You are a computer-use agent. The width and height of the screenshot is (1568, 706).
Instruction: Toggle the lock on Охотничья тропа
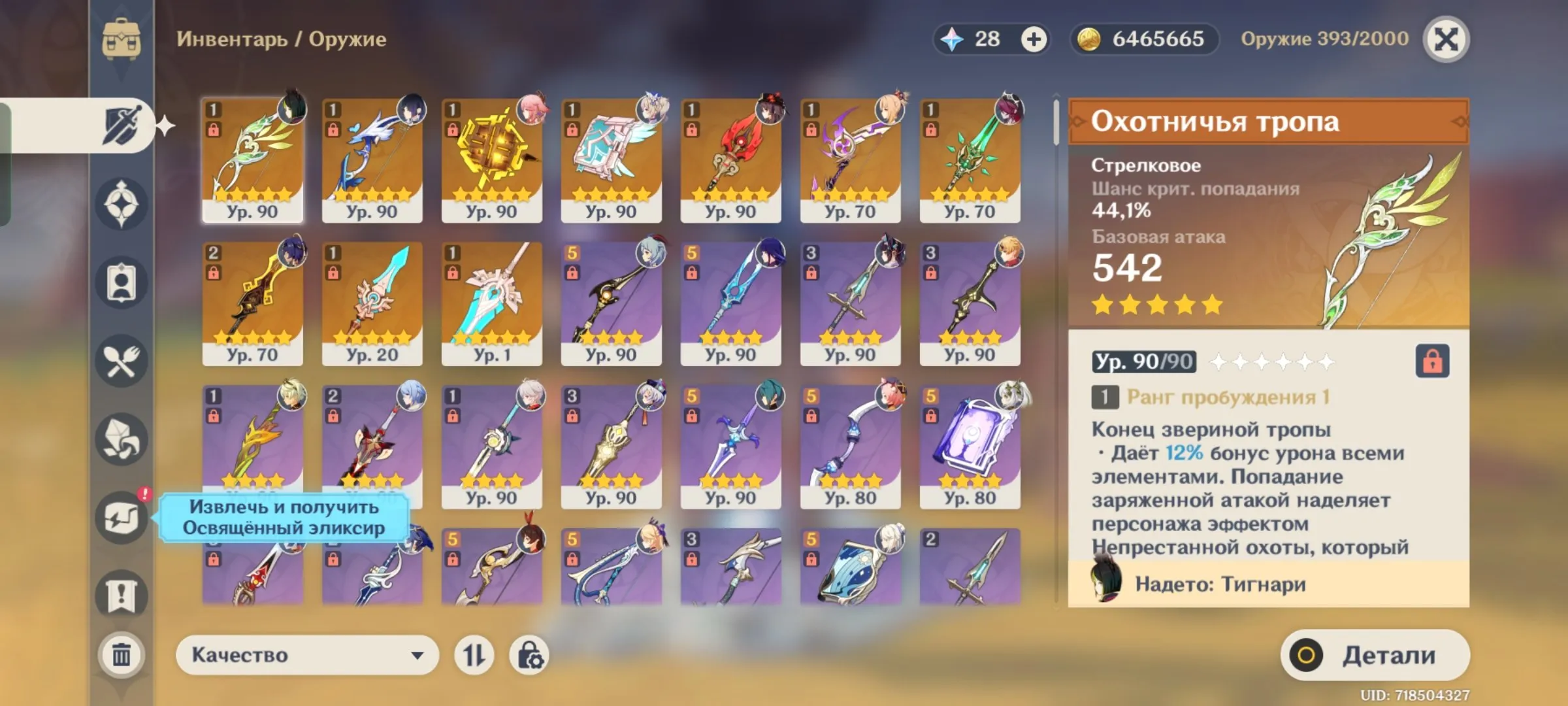click(x=1432, y=361)
